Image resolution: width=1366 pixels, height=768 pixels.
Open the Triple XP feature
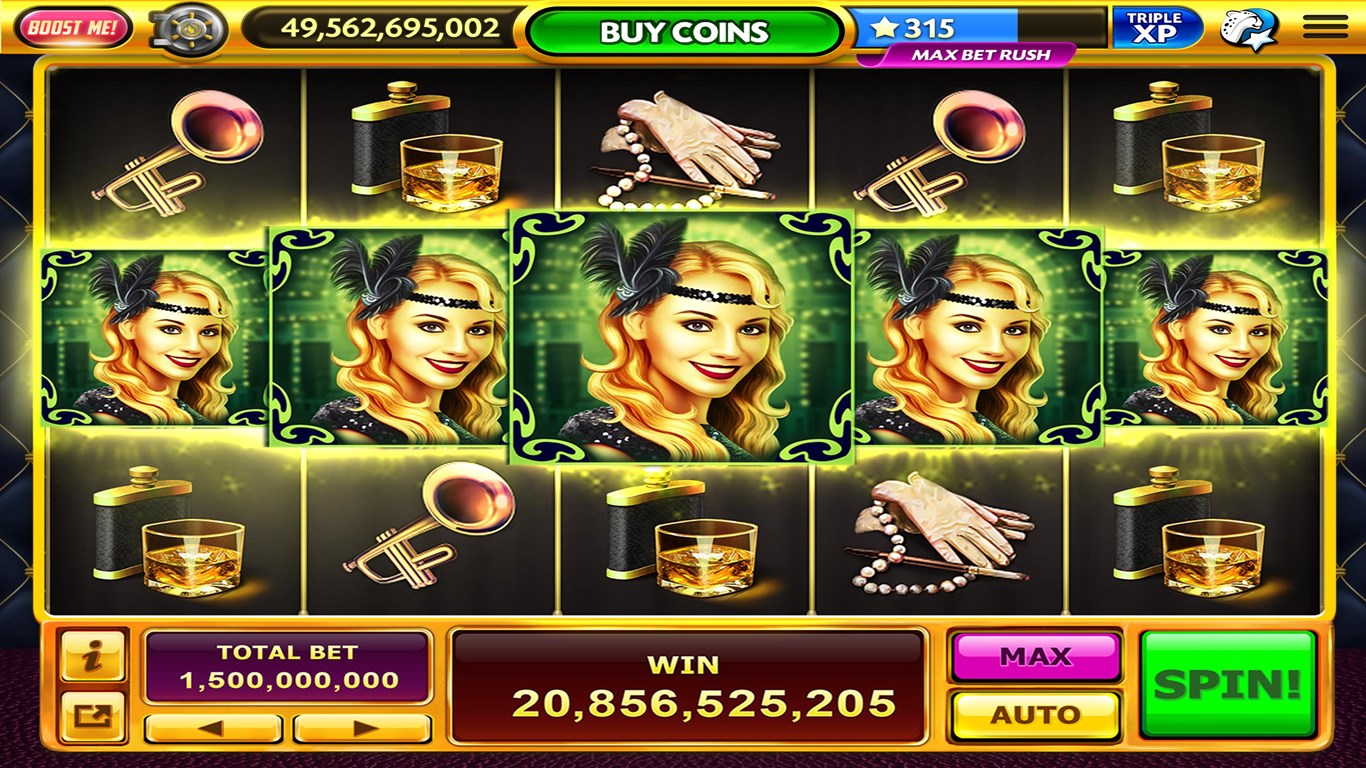click(1155, 25)
